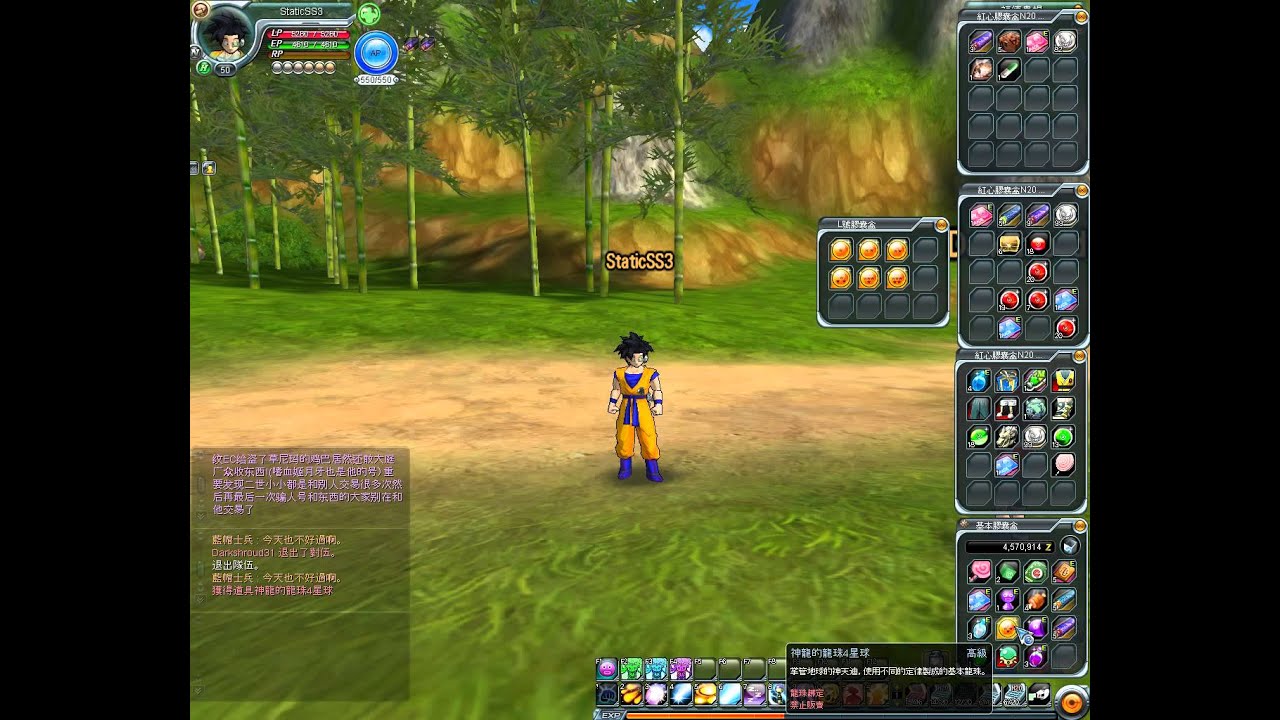Viewport: 1280px width, 720px height.
Task: Click the chat log window
Action: click(x=300, y=570)
